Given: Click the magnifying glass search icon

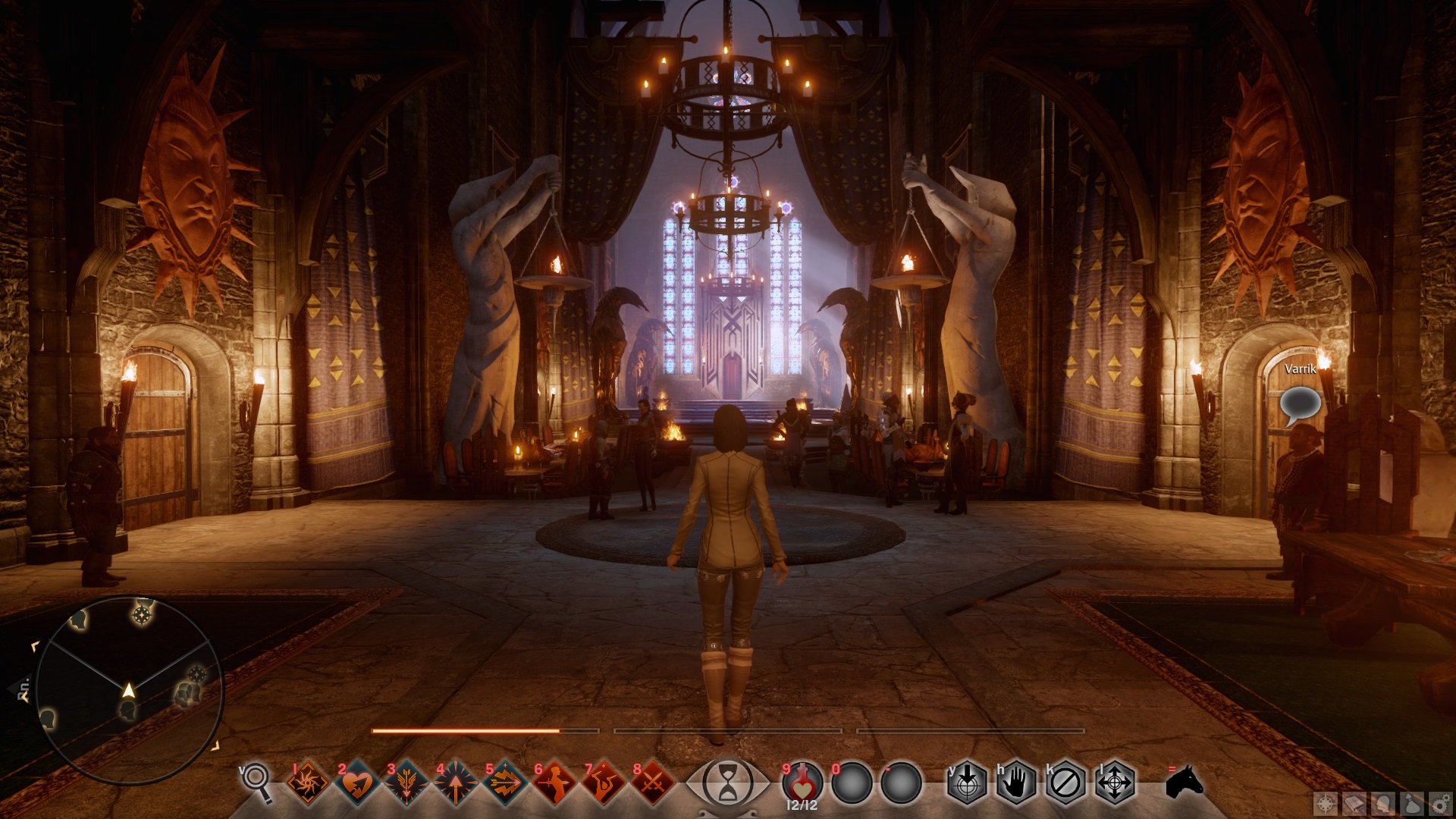Looking at the screenshot, I should pyautogui.click(x=256, y=781).
